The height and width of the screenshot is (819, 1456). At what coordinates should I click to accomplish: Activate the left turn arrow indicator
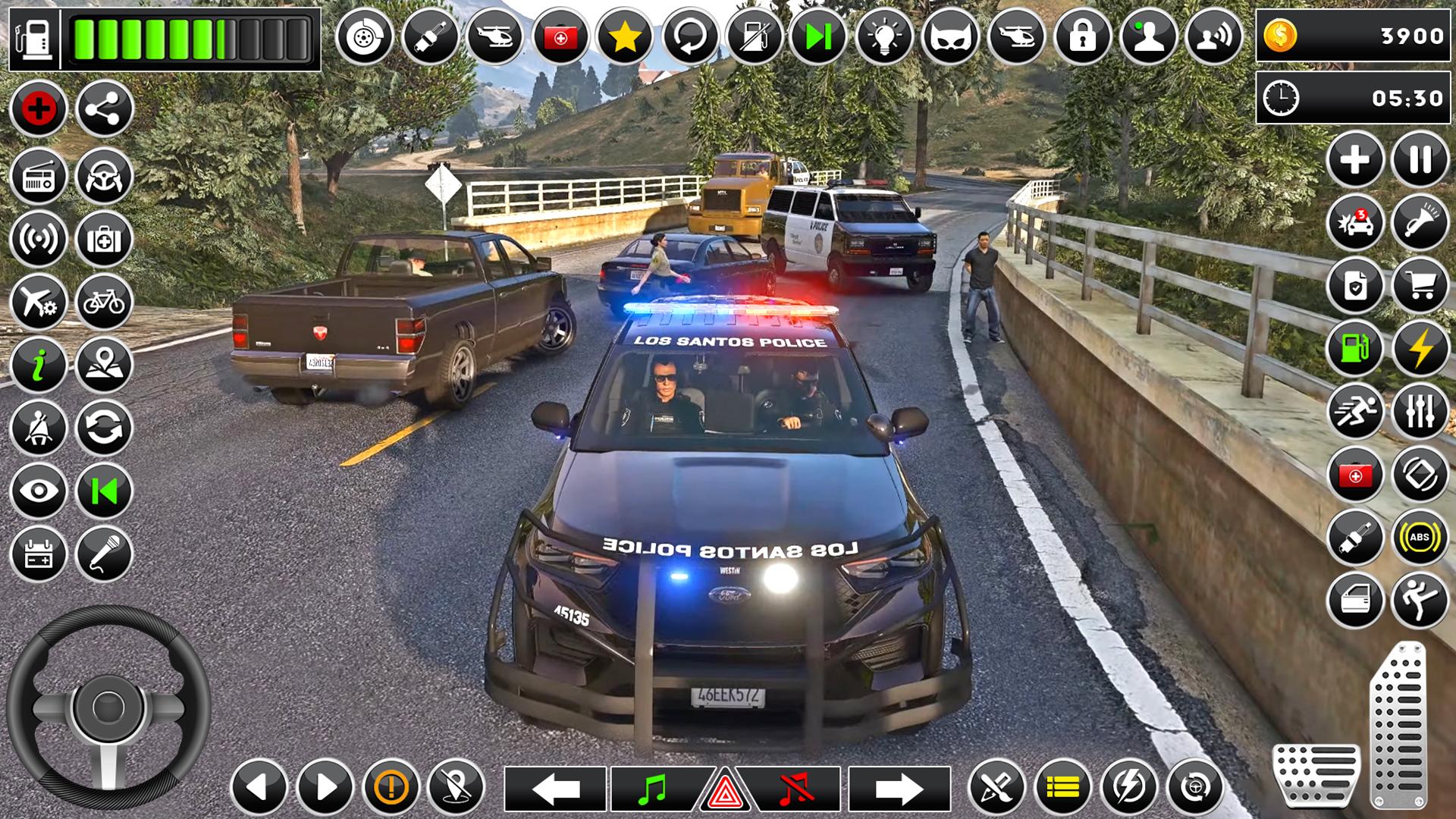pyautogui.click(x=556, y=789)
